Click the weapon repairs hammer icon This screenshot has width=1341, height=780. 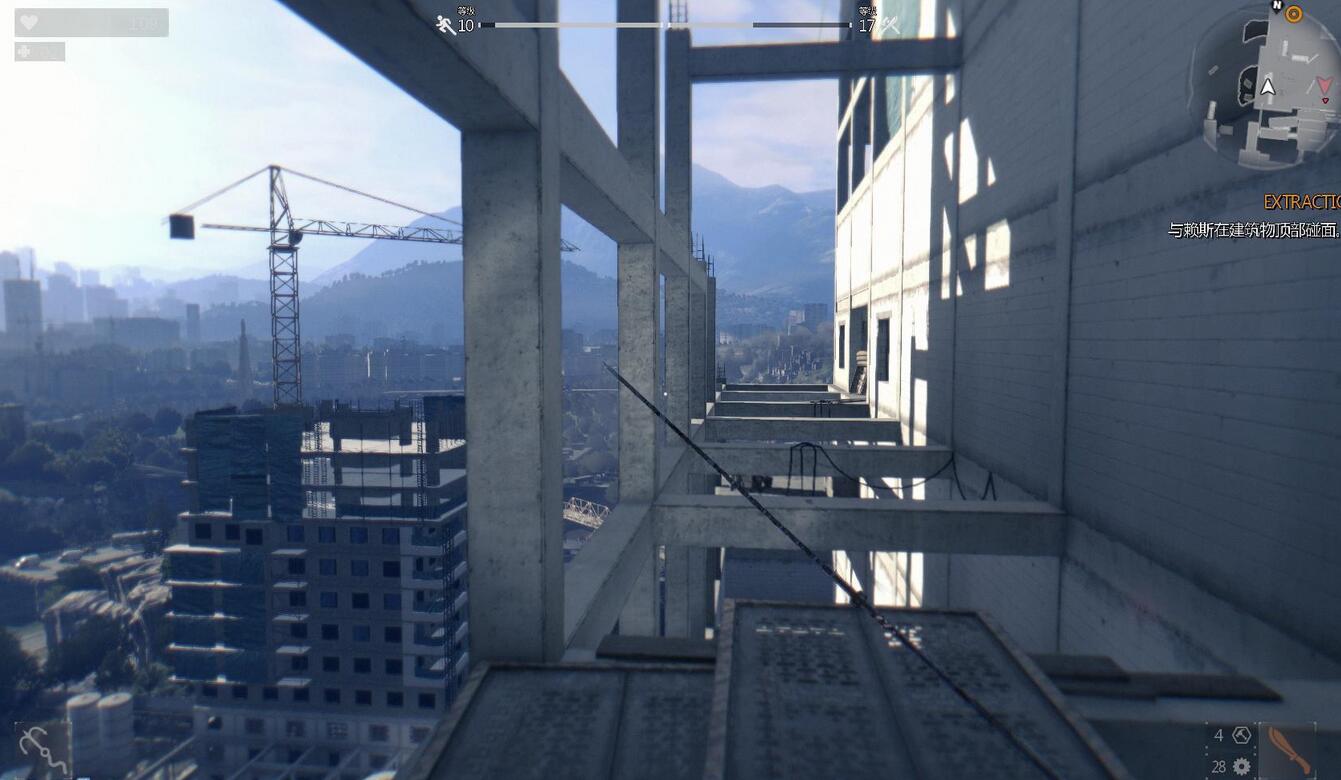click(1242, 735)
